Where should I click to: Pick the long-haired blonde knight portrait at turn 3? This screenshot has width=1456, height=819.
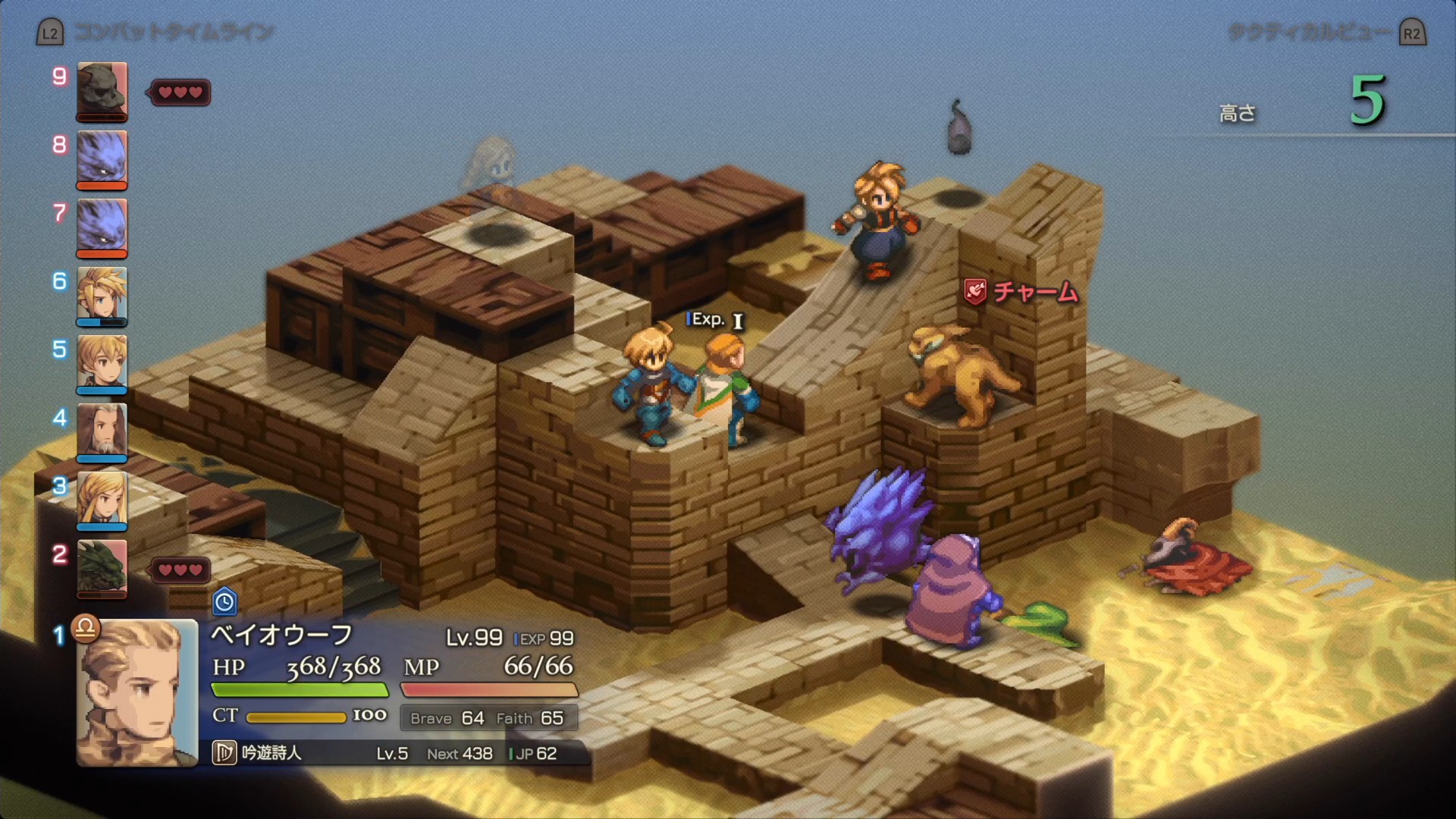click(x=102, y=499)
